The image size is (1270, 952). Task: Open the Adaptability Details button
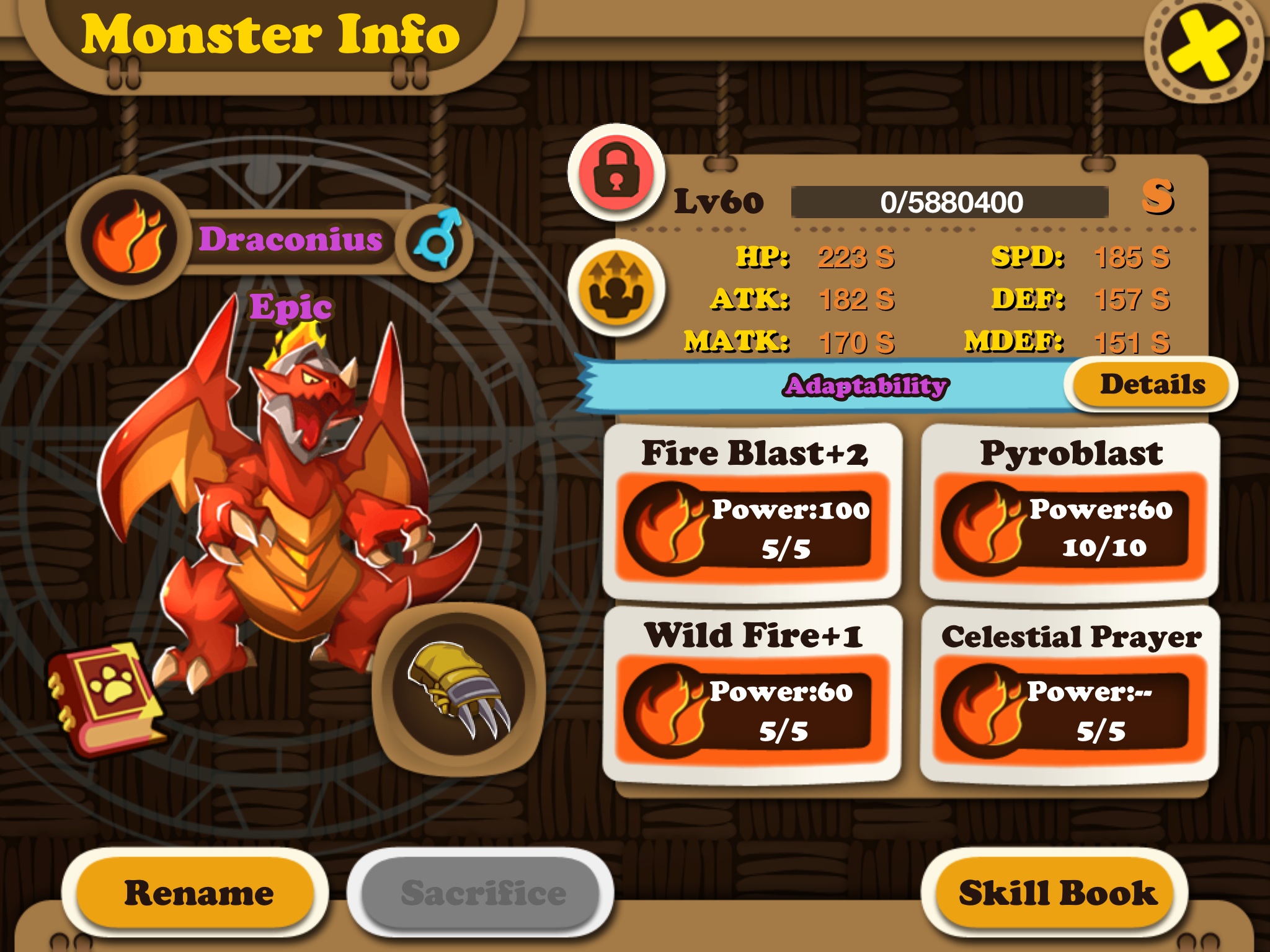tap(1152, 385)
